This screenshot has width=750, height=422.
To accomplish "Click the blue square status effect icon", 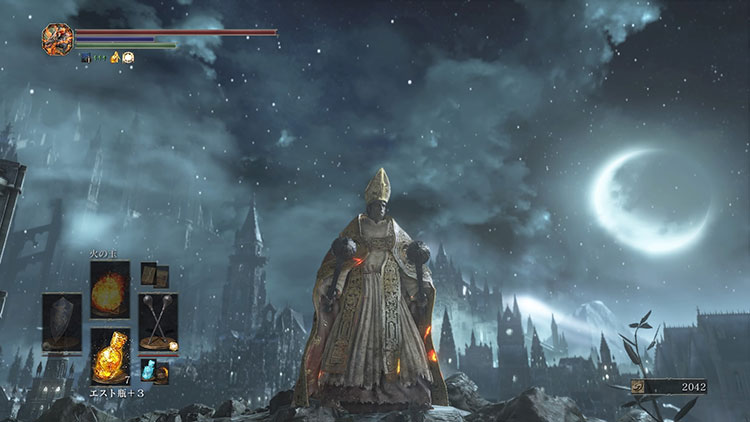I will click(x=86, y=58).
